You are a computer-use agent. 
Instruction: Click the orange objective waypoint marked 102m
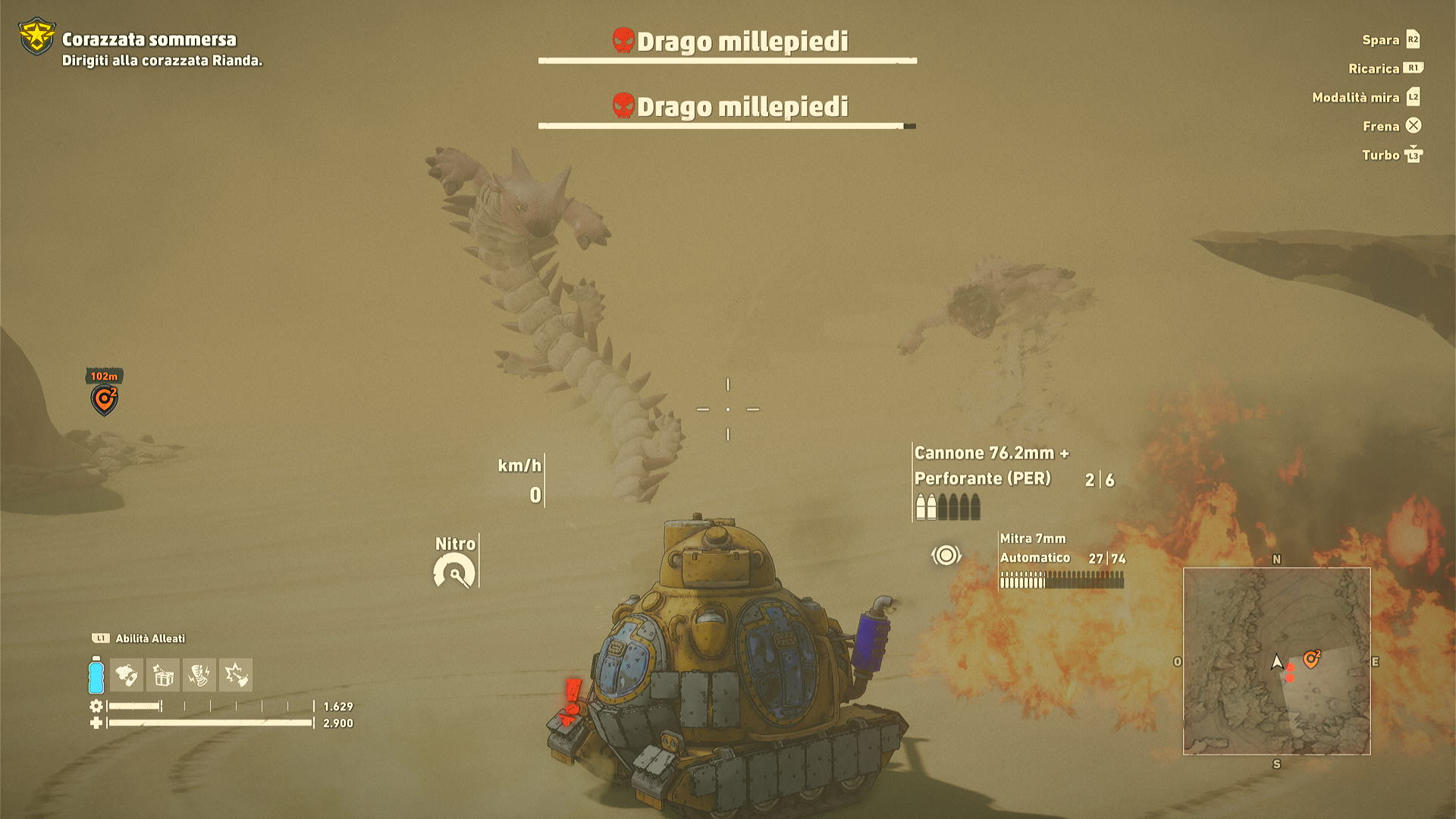[x=105, y=399]
